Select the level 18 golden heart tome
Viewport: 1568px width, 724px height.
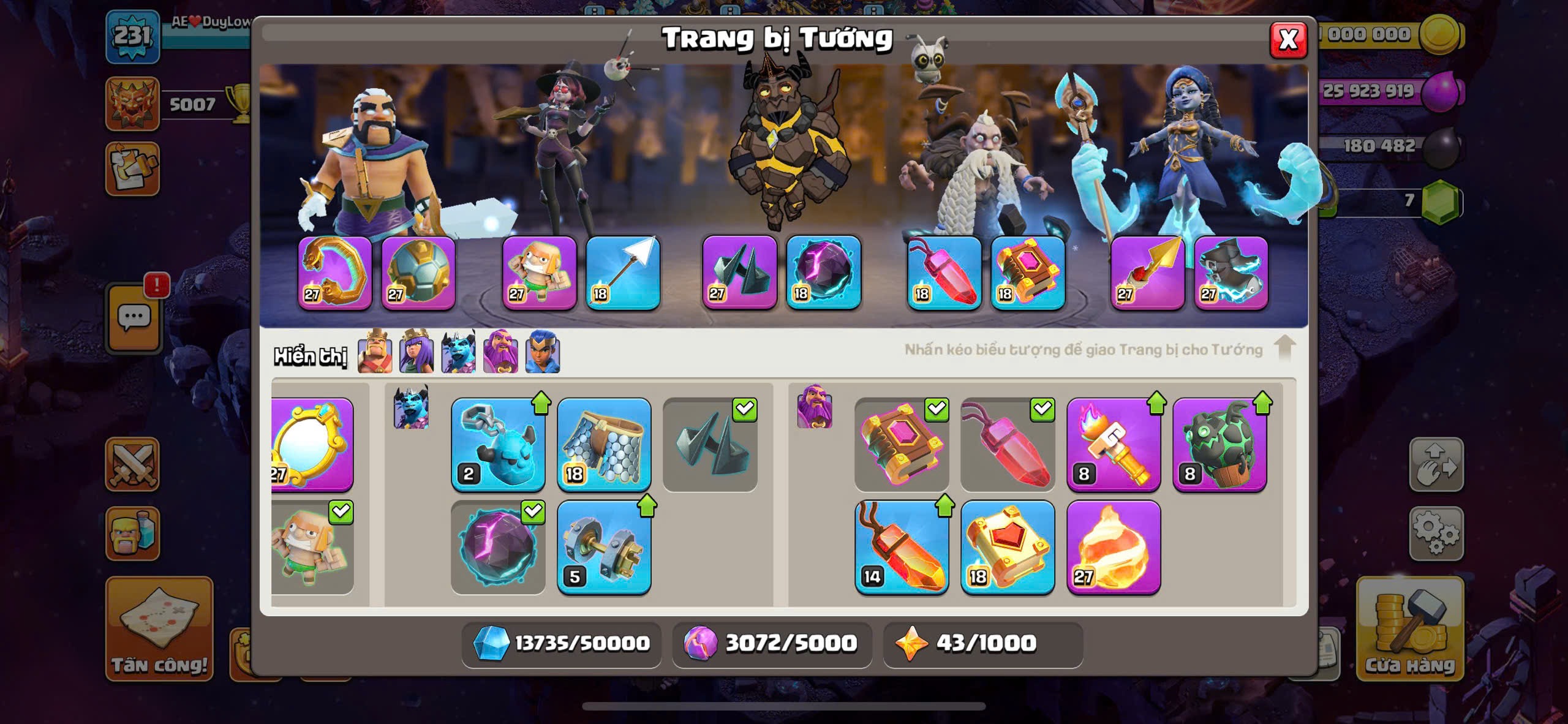(1008, 548)
